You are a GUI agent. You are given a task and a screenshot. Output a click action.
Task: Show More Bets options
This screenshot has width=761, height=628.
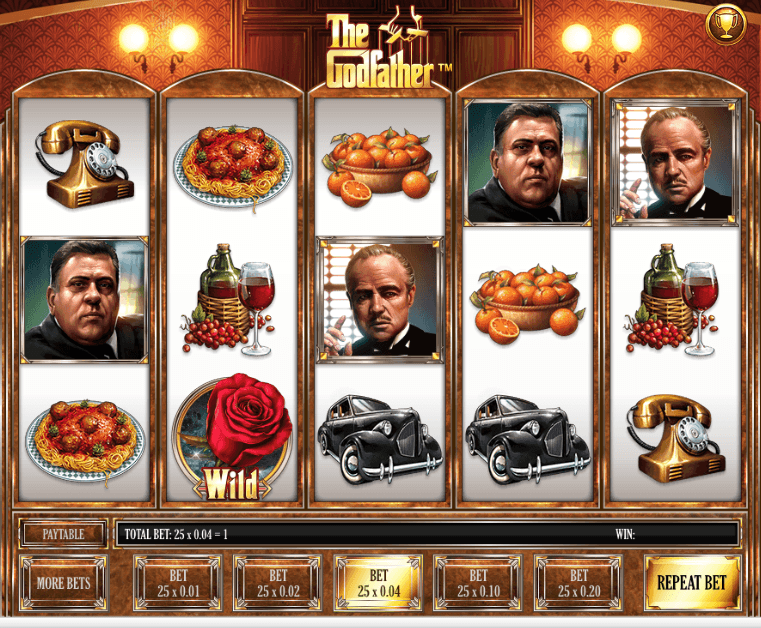pos(64,583)
